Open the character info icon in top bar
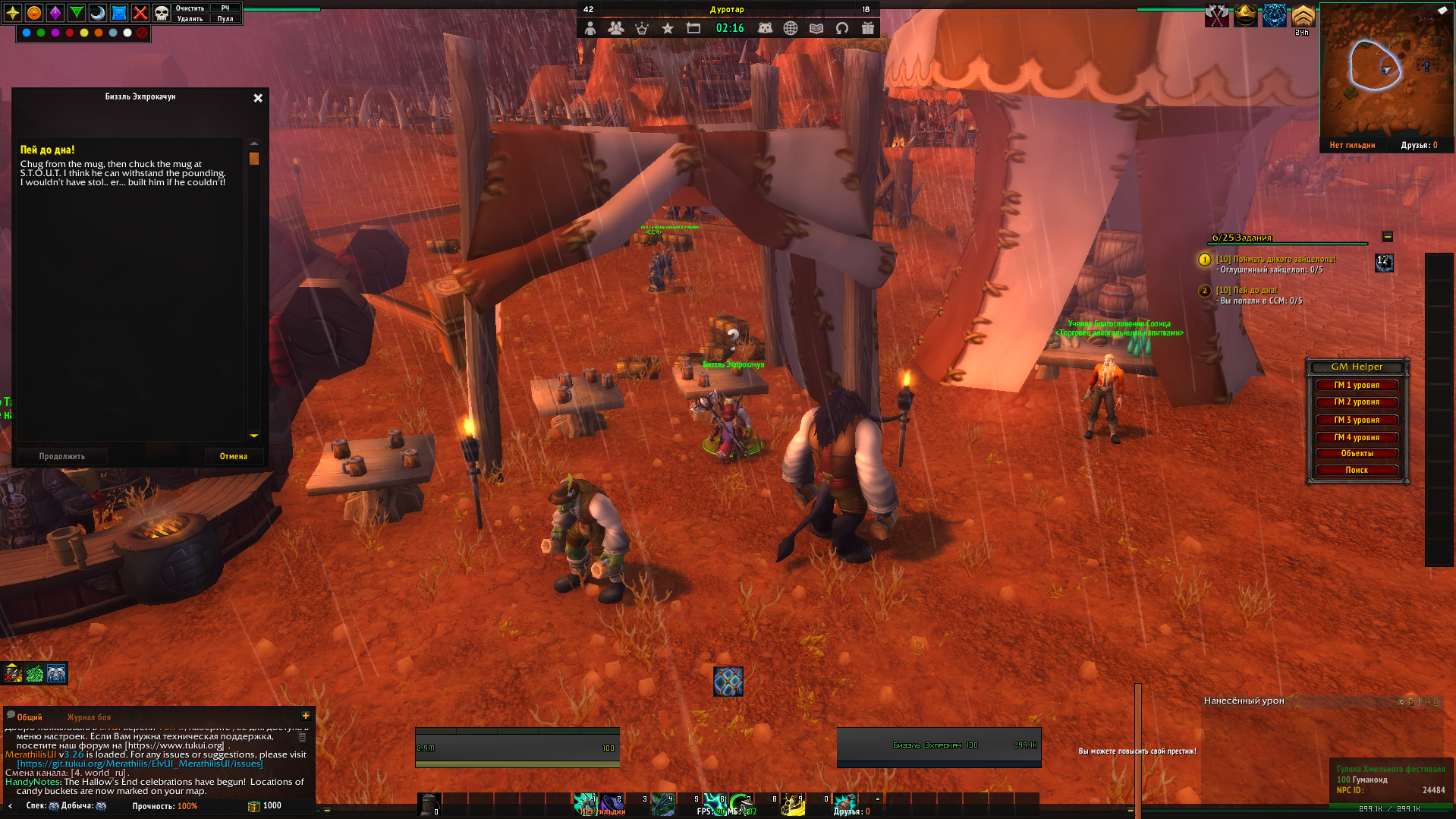 pyautogui.click(x=590, y=28)
